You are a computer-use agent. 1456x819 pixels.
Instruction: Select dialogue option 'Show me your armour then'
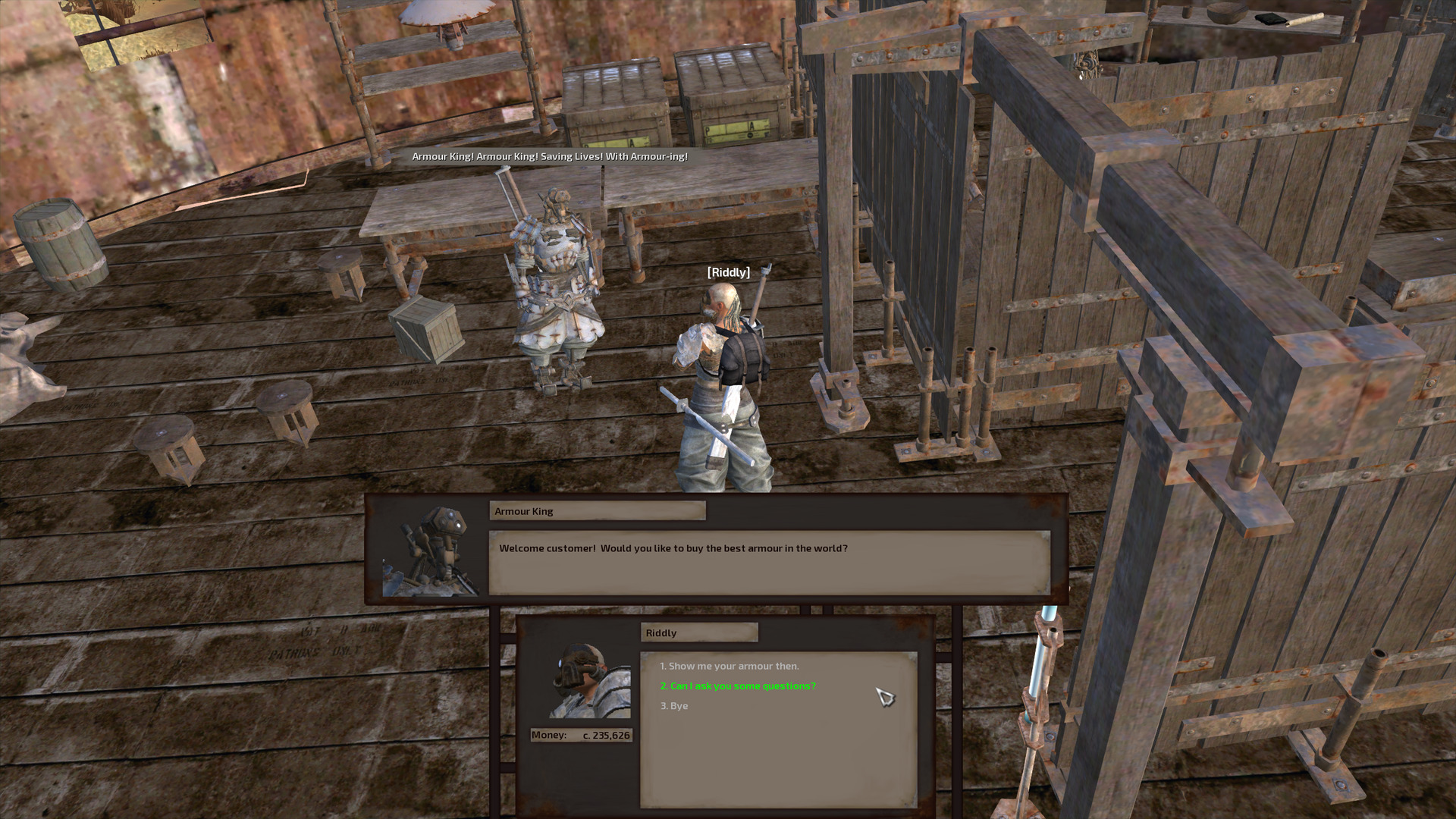coord(730,666)
